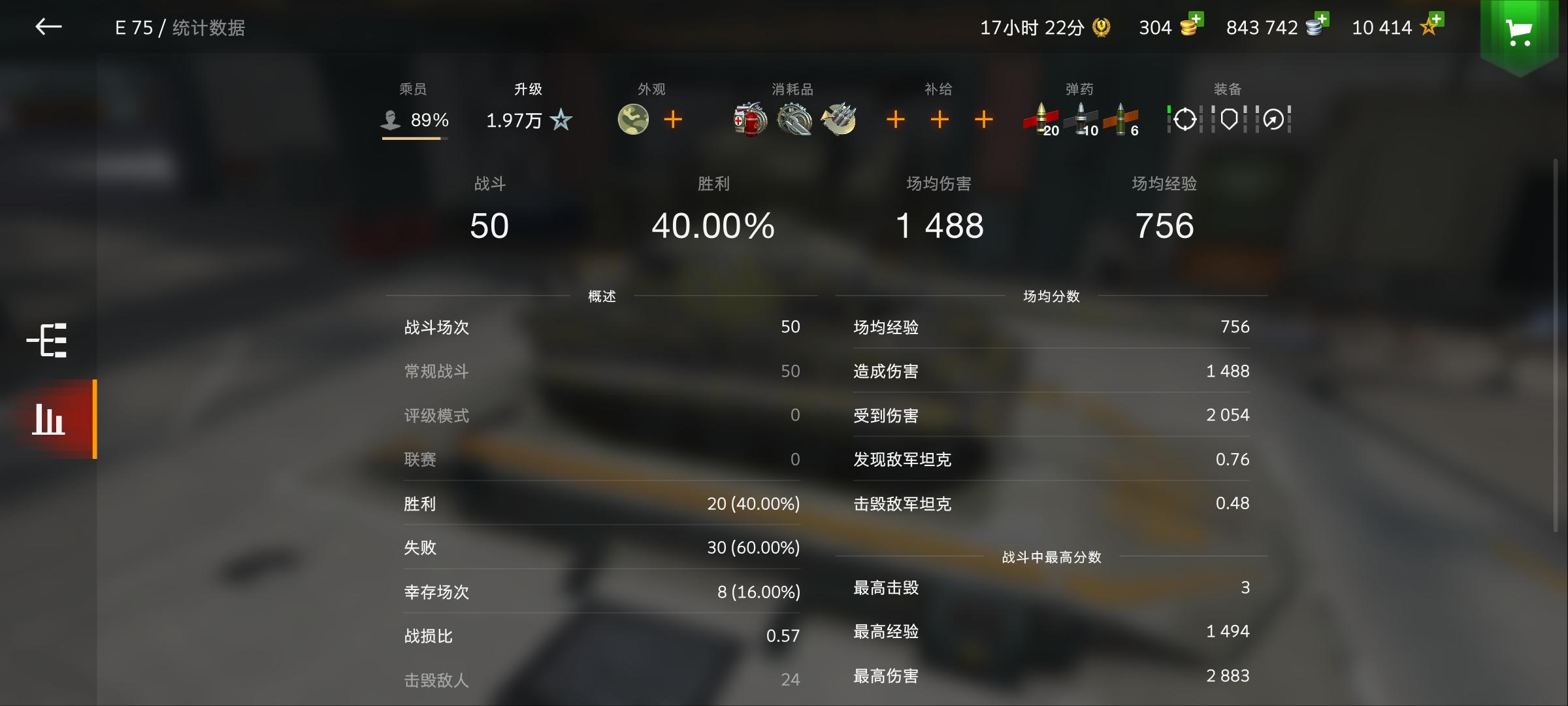Add an appearance item via the orange plus
The image size is (1568, 706).
(x=672, y=119)
